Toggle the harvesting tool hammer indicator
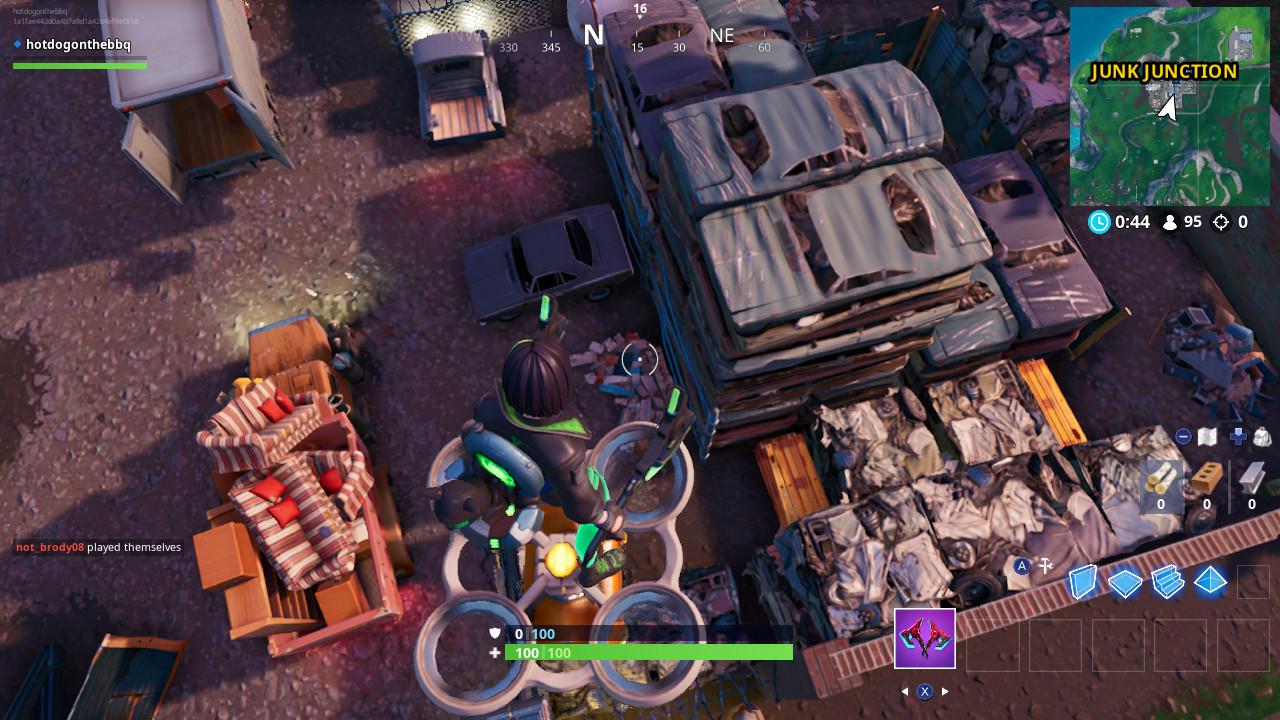 (x=1046, y=565)
